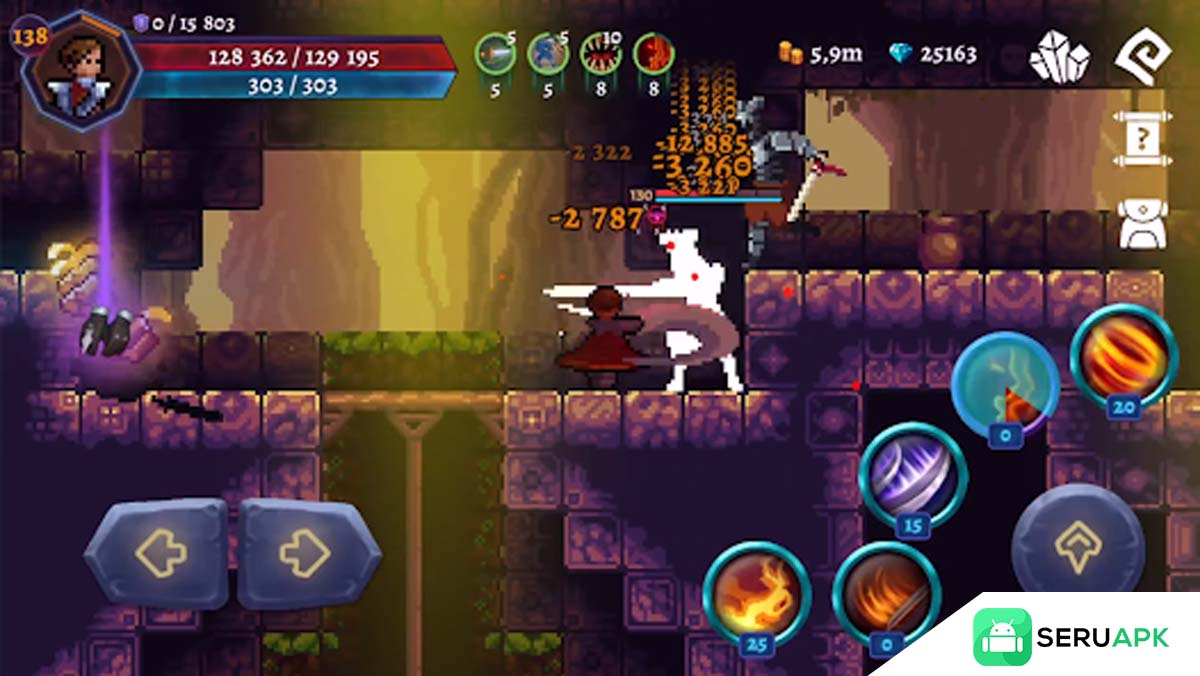Select the fanged mouth buff icon
Screen dimensions: 1200x676
tap(600, 54)
